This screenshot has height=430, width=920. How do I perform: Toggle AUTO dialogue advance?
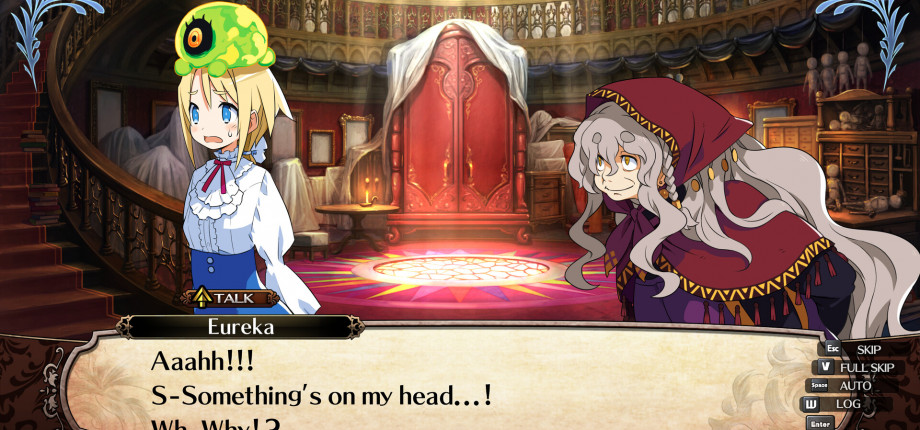[854, 385]
